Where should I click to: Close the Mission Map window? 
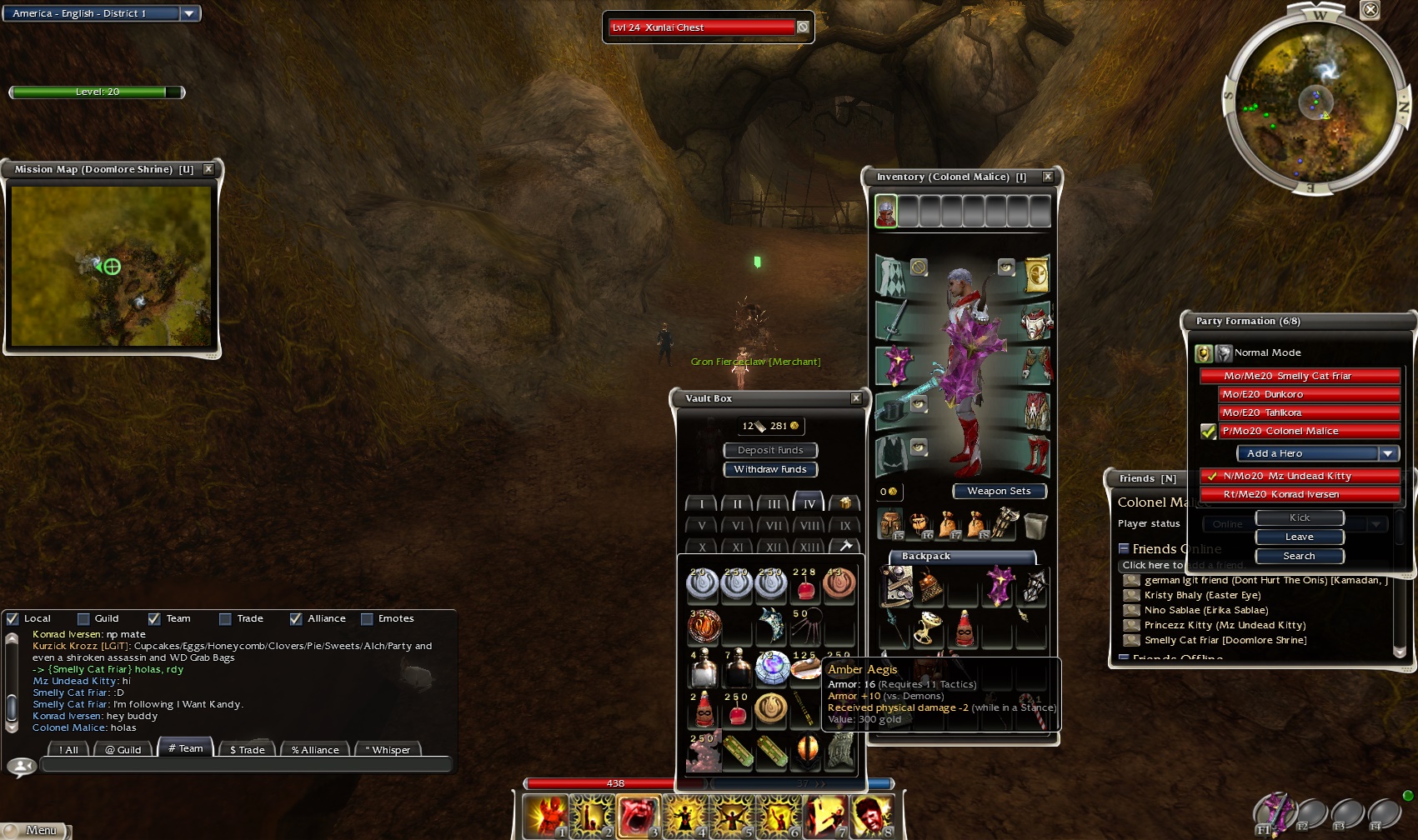click(208, 169)
